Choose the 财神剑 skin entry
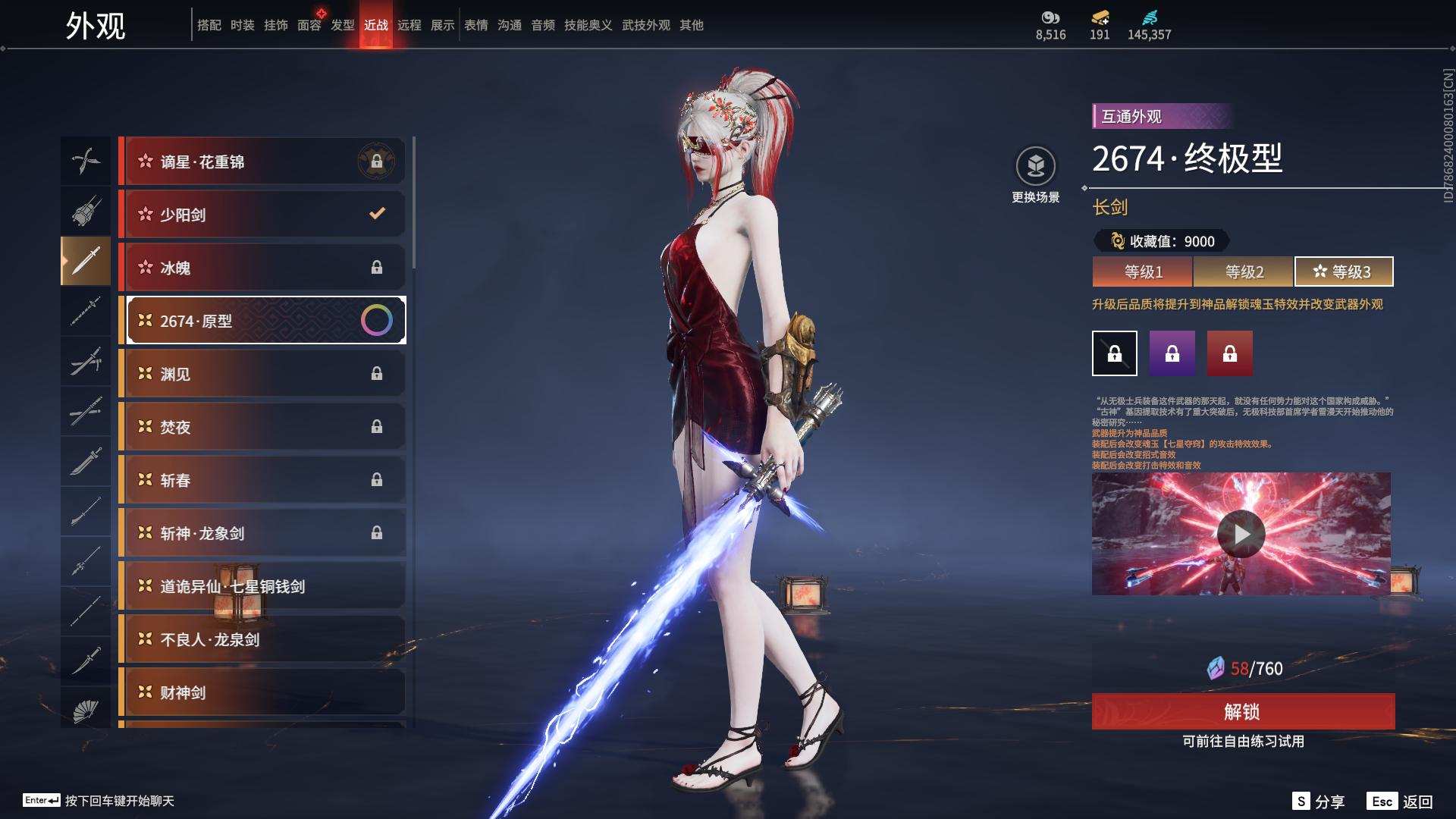 [x=262, y=692]
